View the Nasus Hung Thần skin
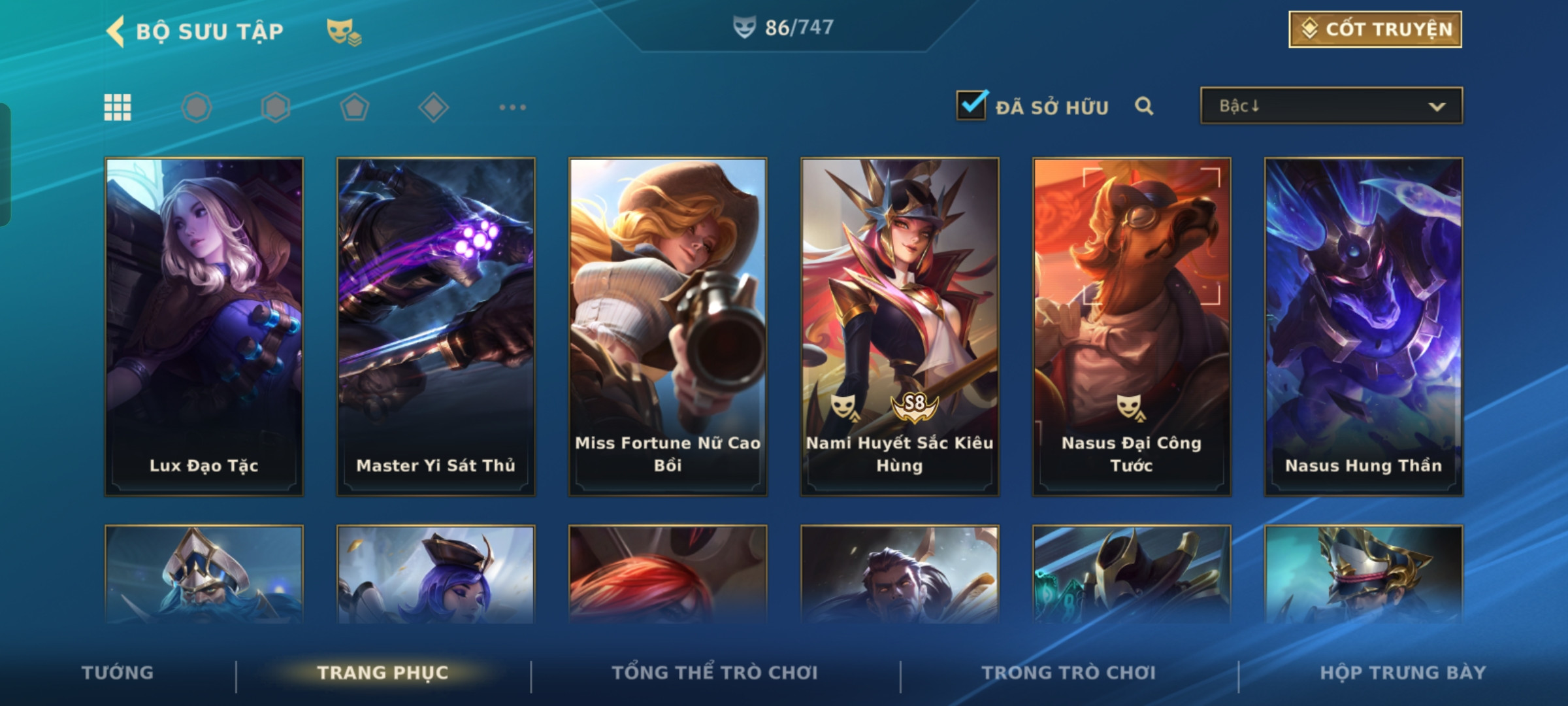Image resolution: width=1568 pixels, height=706 pixels. pos(1364,326)
